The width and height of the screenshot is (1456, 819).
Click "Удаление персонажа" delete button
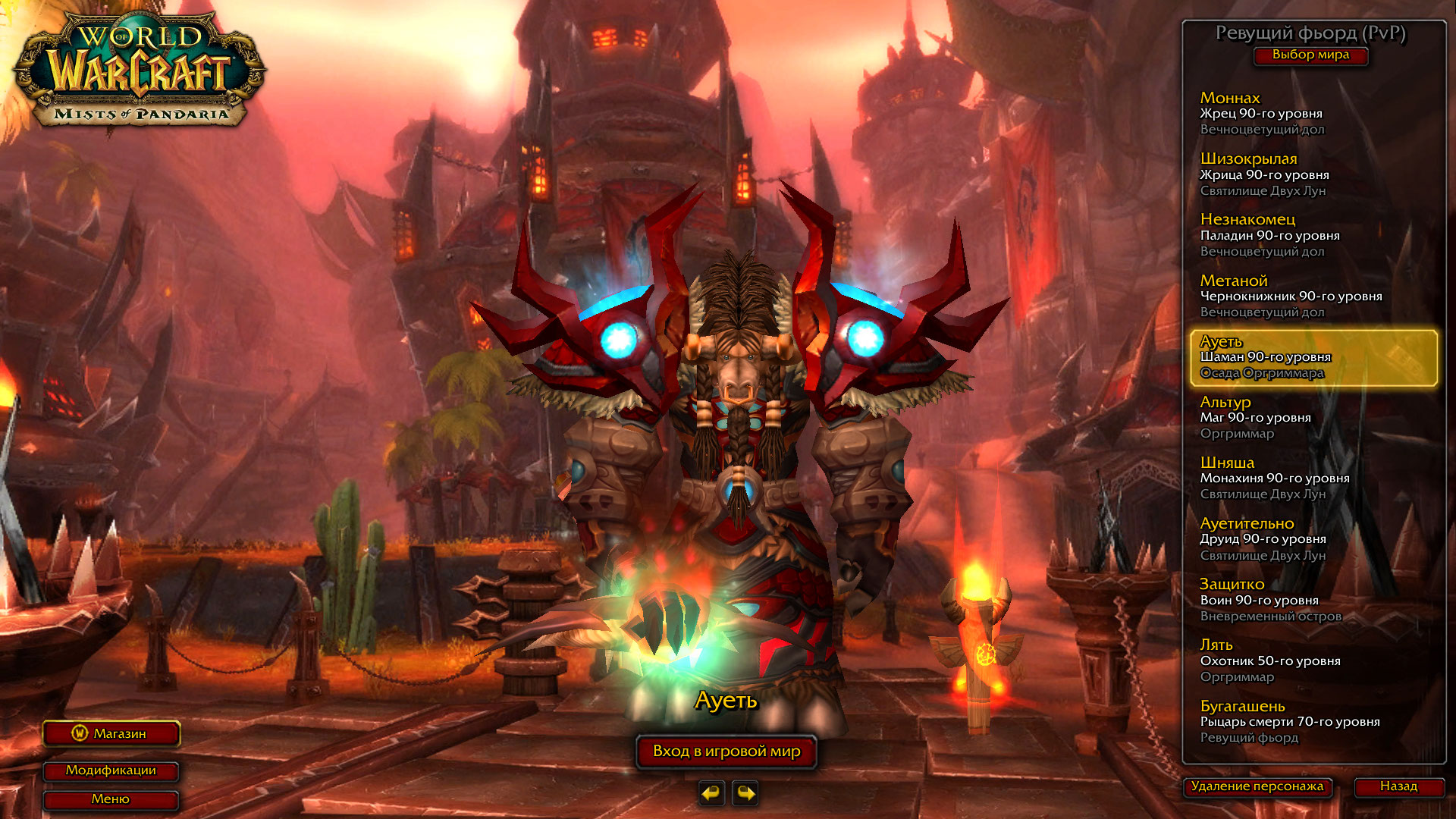[x=1257, y=786]
